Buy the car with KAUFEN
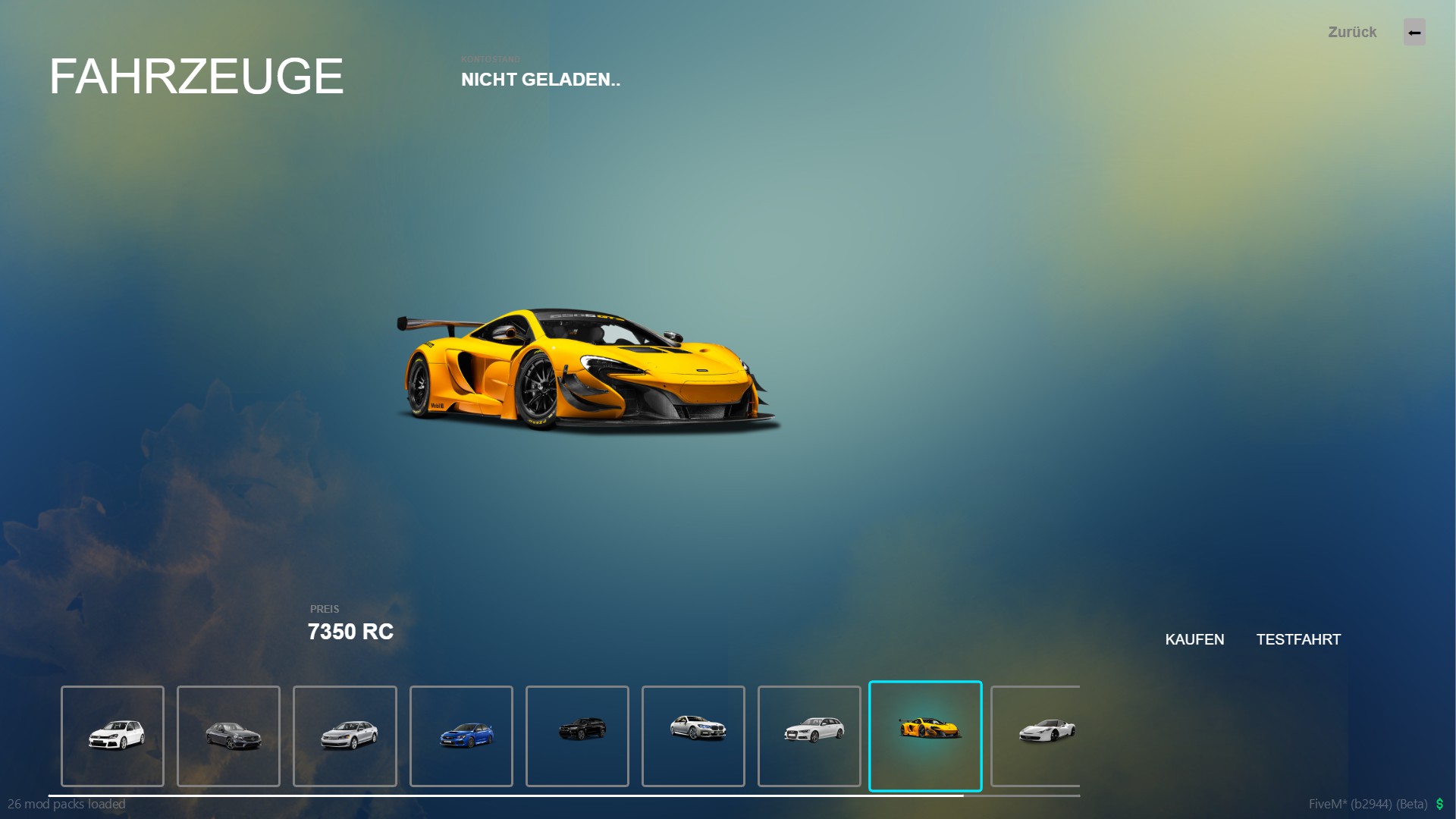The image size is (1456, 819). 1194,639
